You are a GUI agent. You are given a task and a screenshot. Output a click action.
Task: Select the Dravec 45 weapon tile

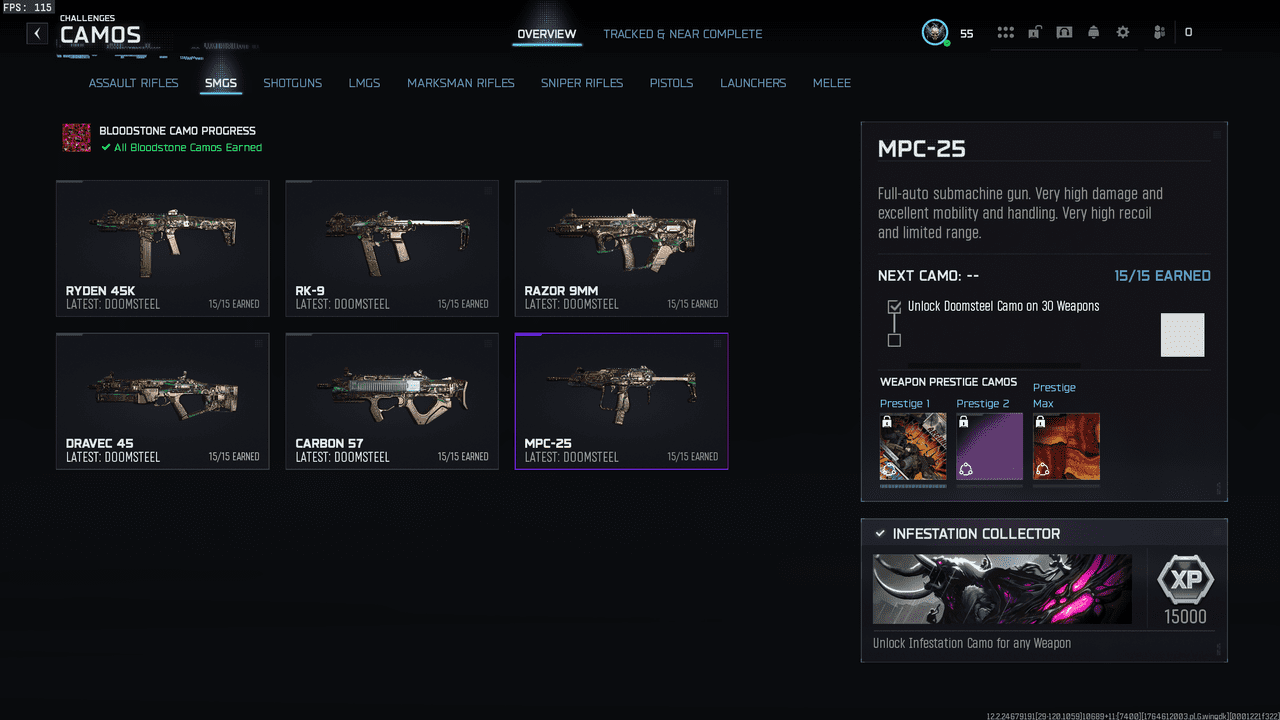162,400
